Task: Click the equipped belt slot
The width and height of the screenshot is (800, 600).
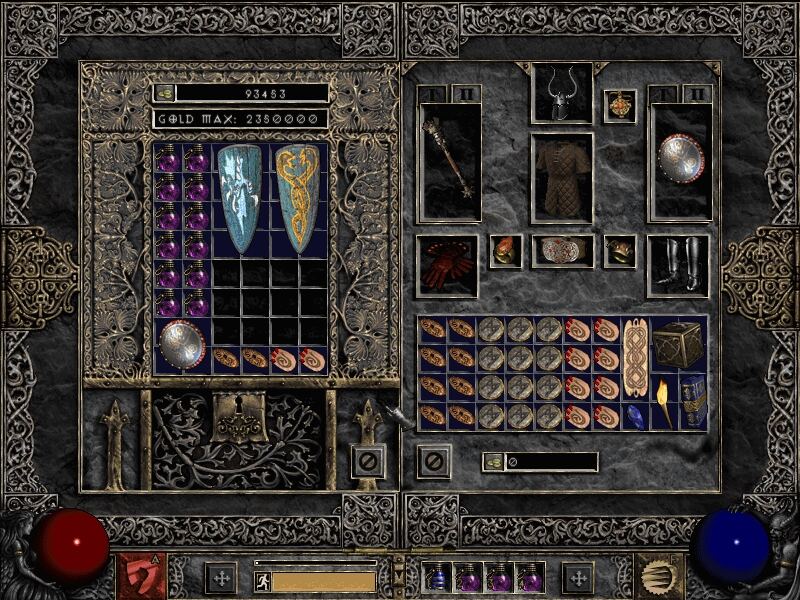Action: click(561, 250)
